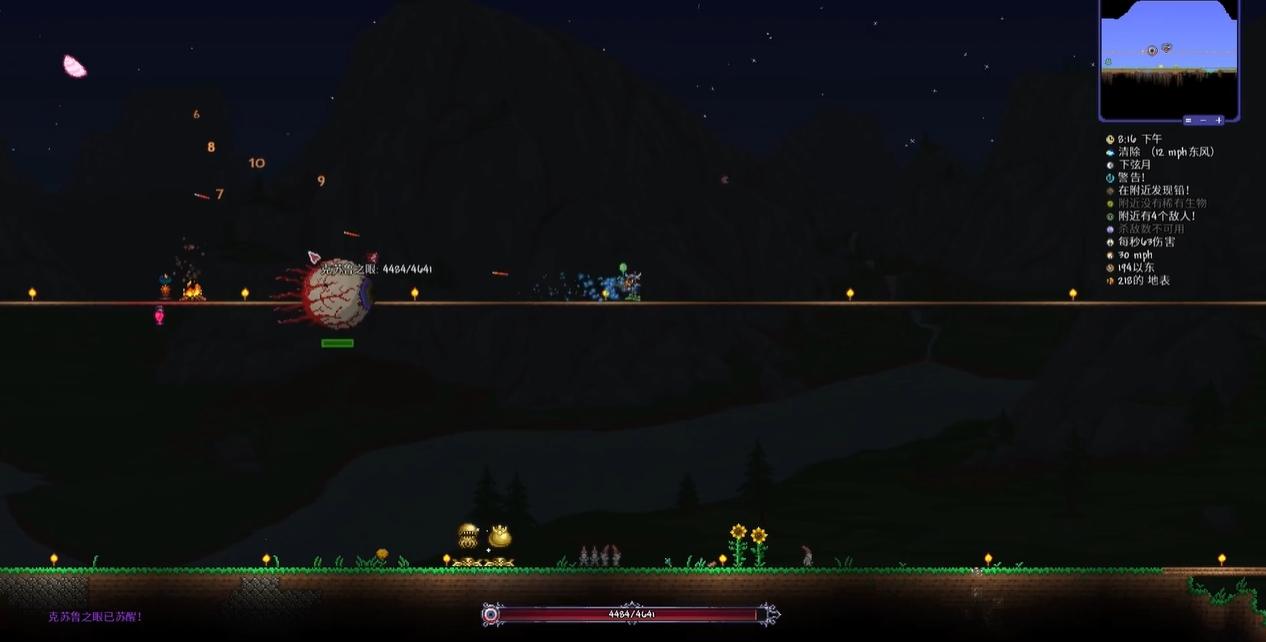Reset minimap zoom with the equals button

click(x=1187, y=120)
